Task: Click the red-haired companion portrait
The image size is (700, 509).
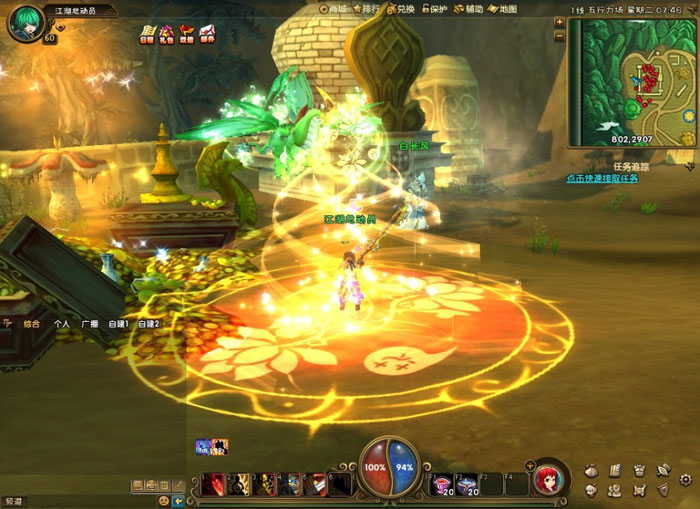Action: point(549,479)
